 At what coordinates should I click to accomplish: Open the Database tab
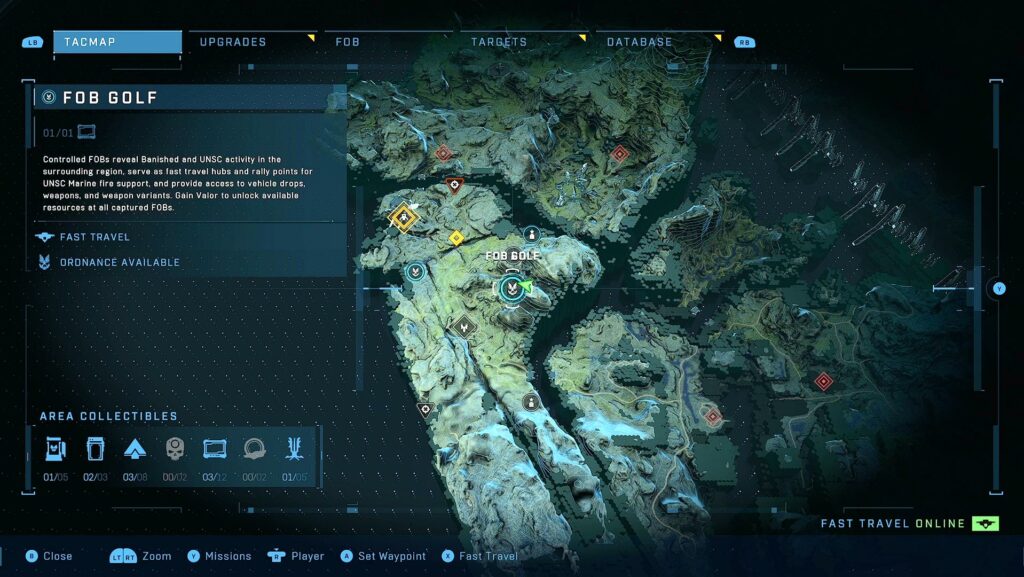[640, 42]
